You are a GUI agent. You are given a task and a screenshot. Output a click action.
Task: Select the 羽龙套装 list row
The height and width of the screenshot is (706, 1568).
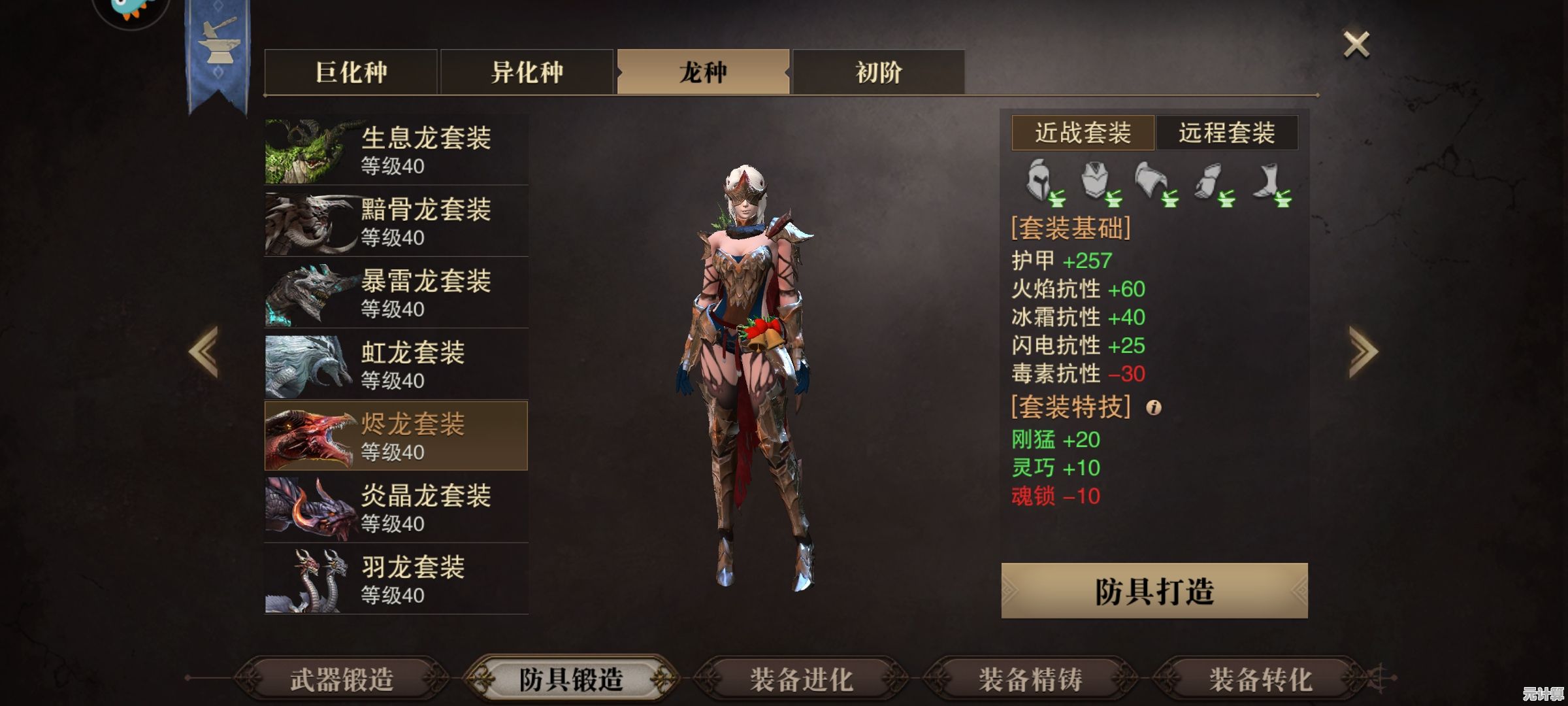point(396,579)
